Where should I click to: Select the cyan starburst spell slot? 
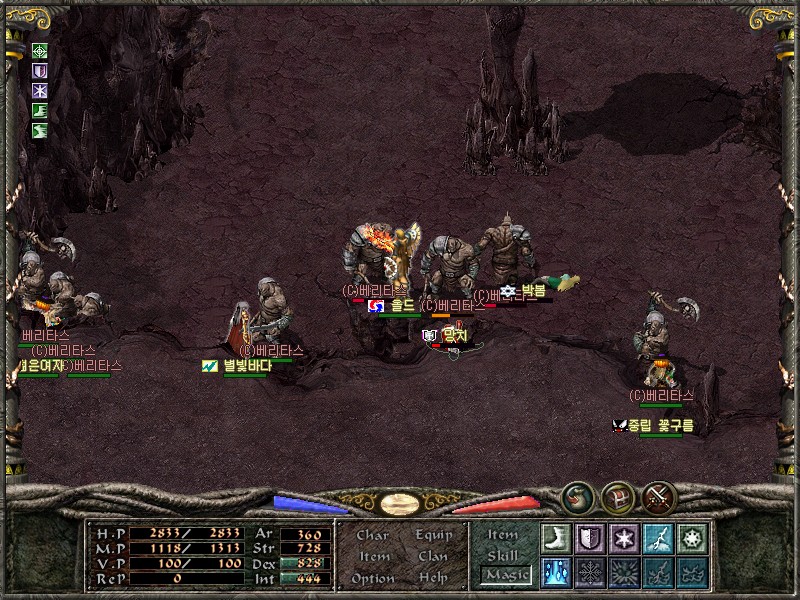tap(692, 538)
